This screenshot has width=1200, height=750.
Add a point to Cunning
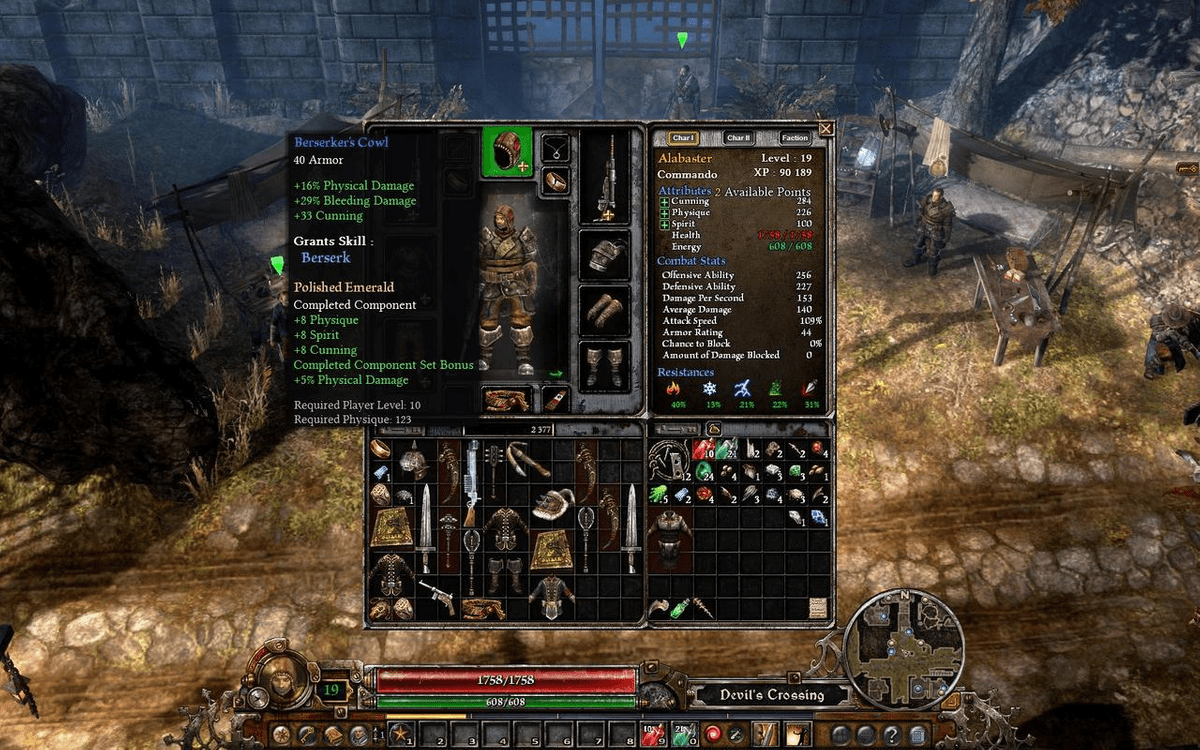click(665, 202)
